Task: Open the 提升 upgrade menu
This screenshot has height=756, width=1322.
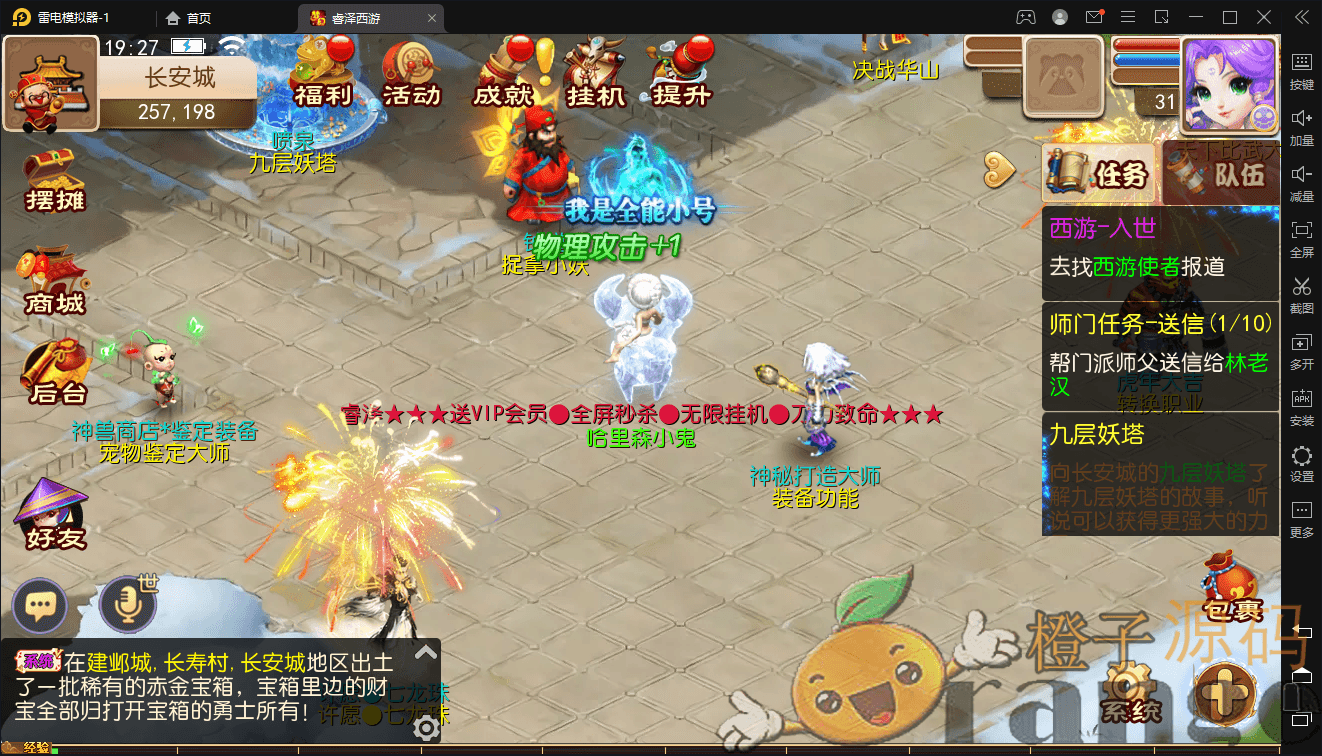Action: point(681,74)
